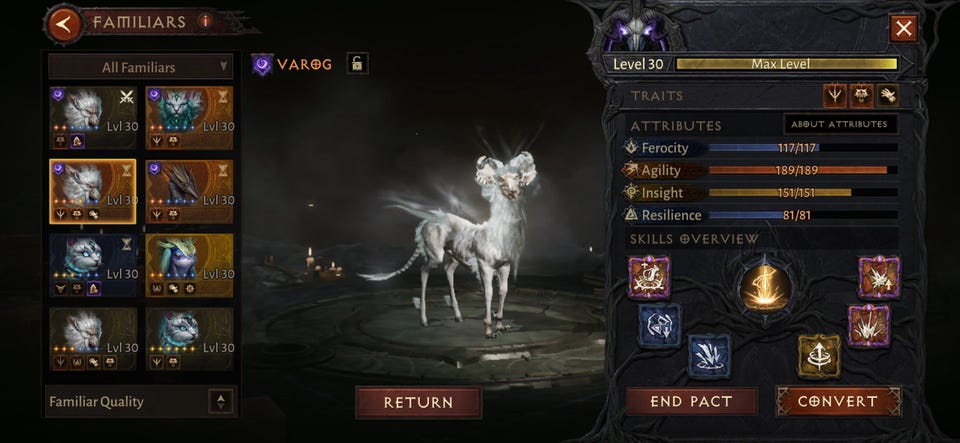Select the dark dragon familiar tile

tap(189, 191)
